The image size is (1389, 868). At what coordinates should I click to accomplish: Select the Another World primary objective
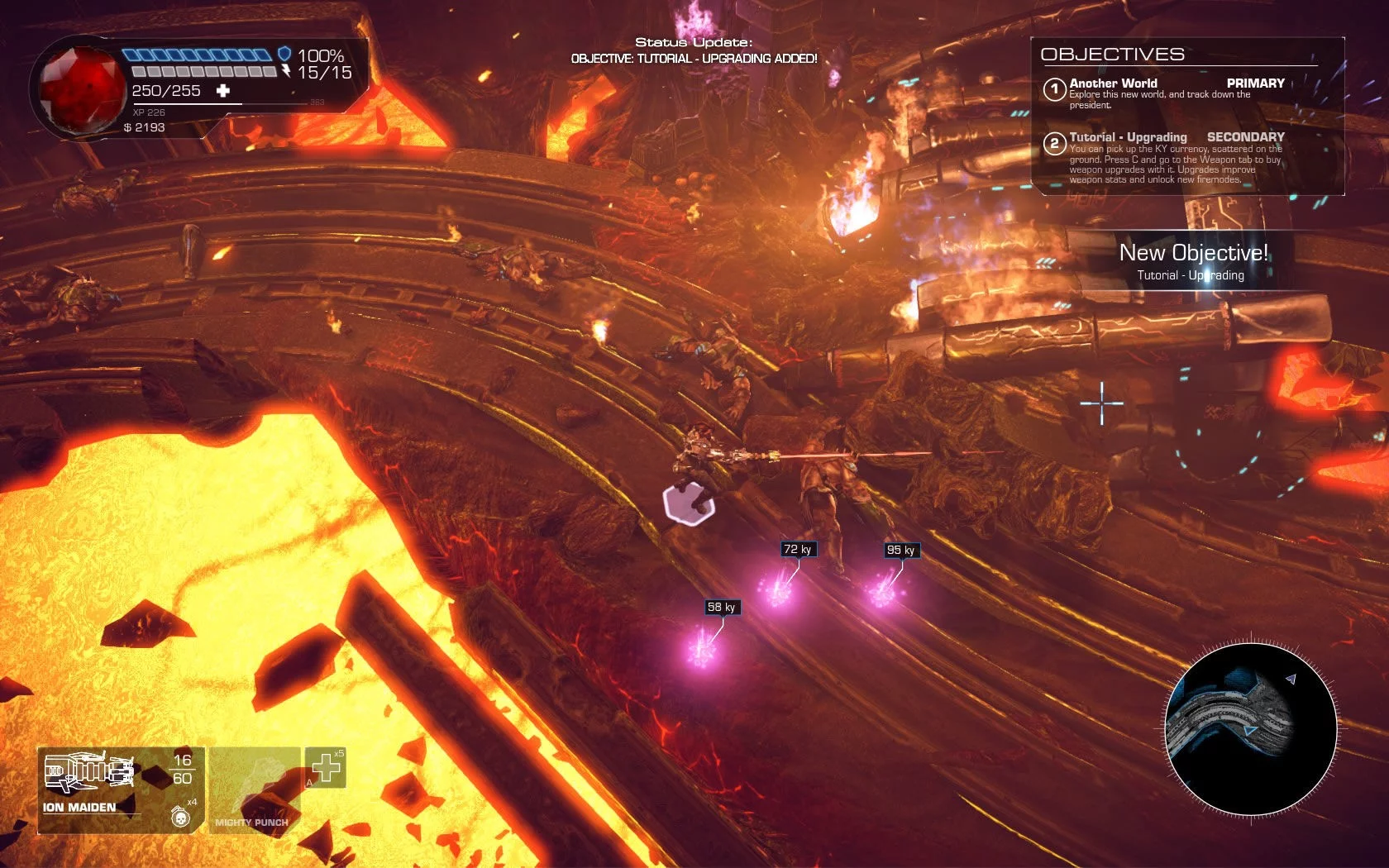1163,93
